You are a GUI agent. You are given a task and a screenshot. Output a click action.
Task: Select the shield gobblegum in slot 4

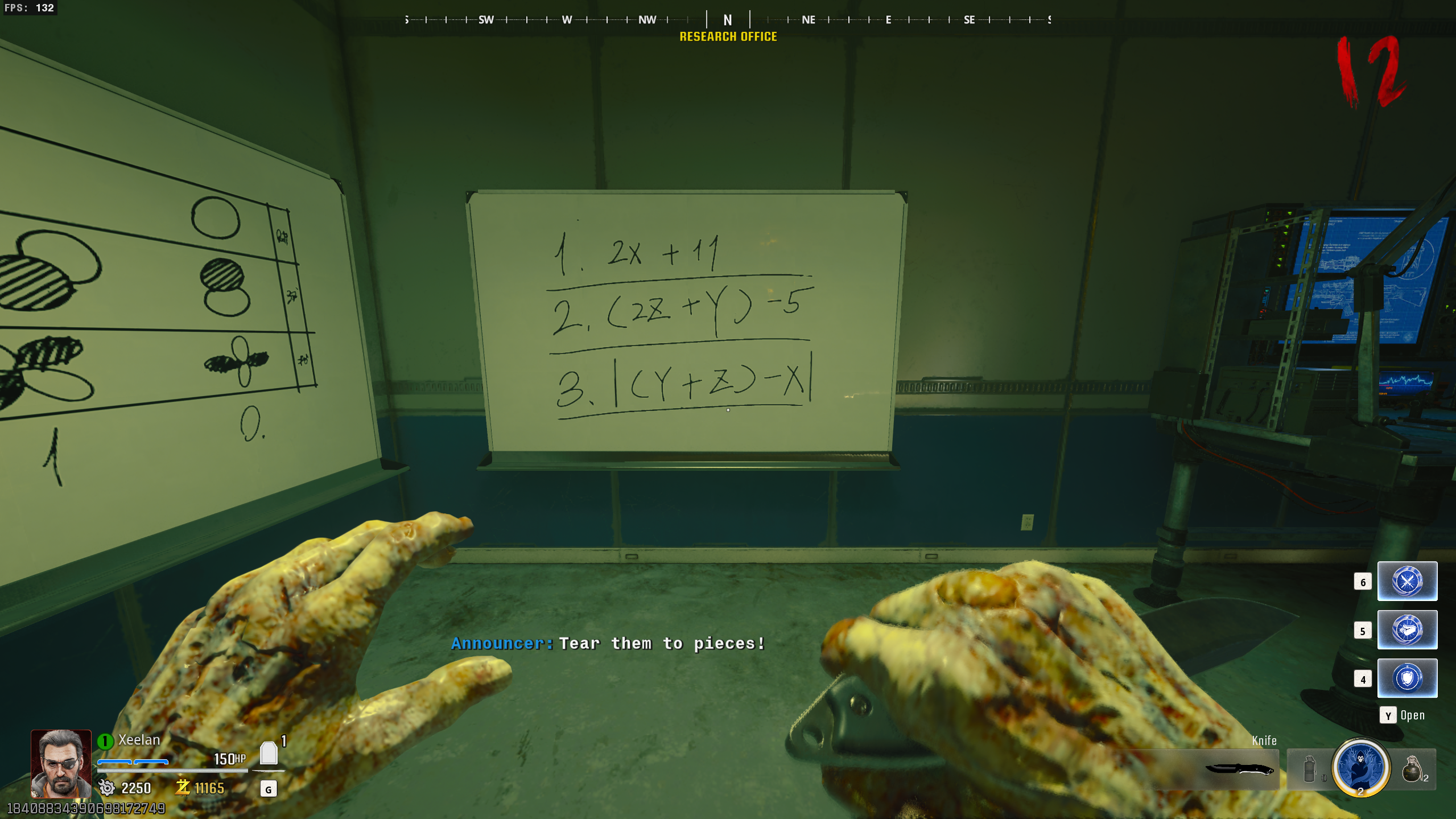coord(1406,678)
